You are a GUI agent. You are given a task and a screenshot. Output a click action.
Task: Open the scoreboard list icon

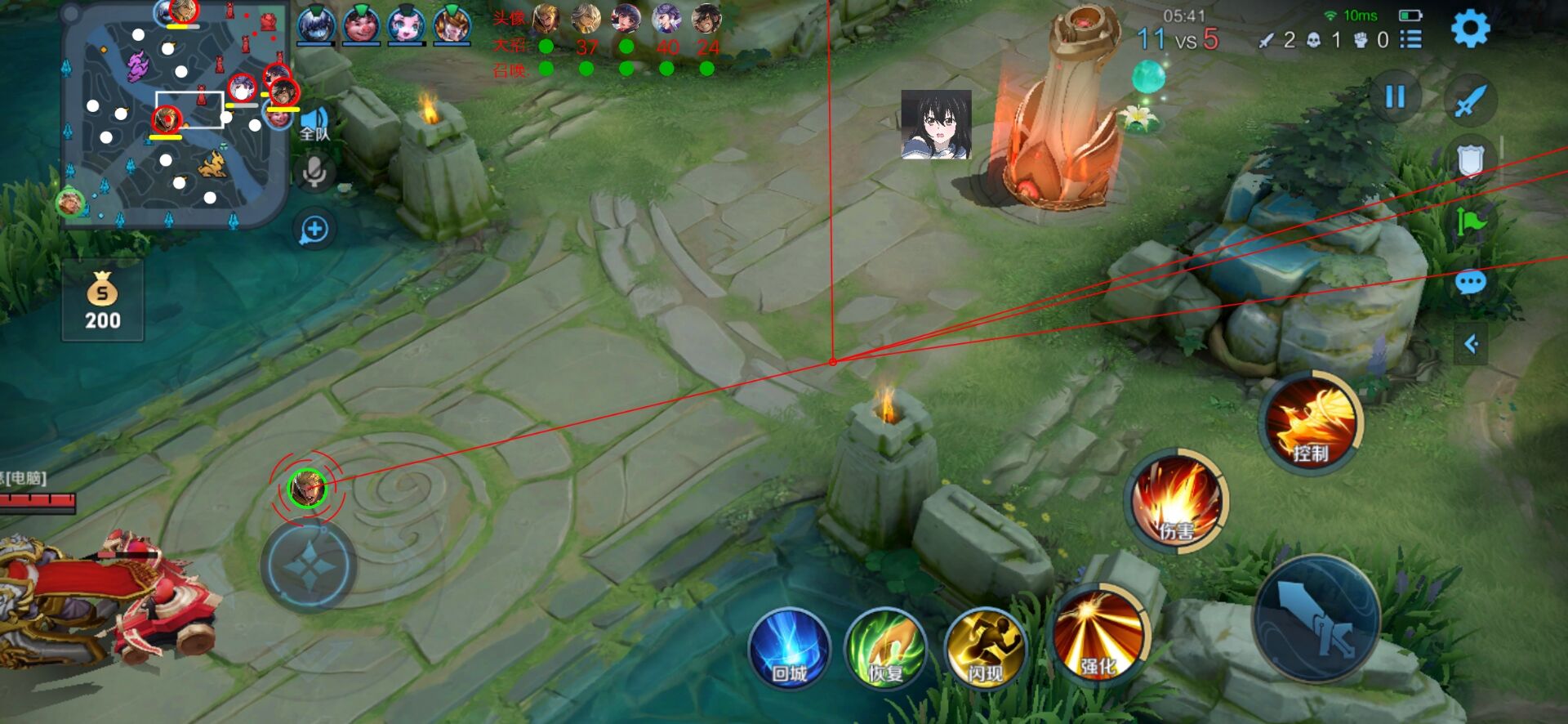(x=1411, y=39)
